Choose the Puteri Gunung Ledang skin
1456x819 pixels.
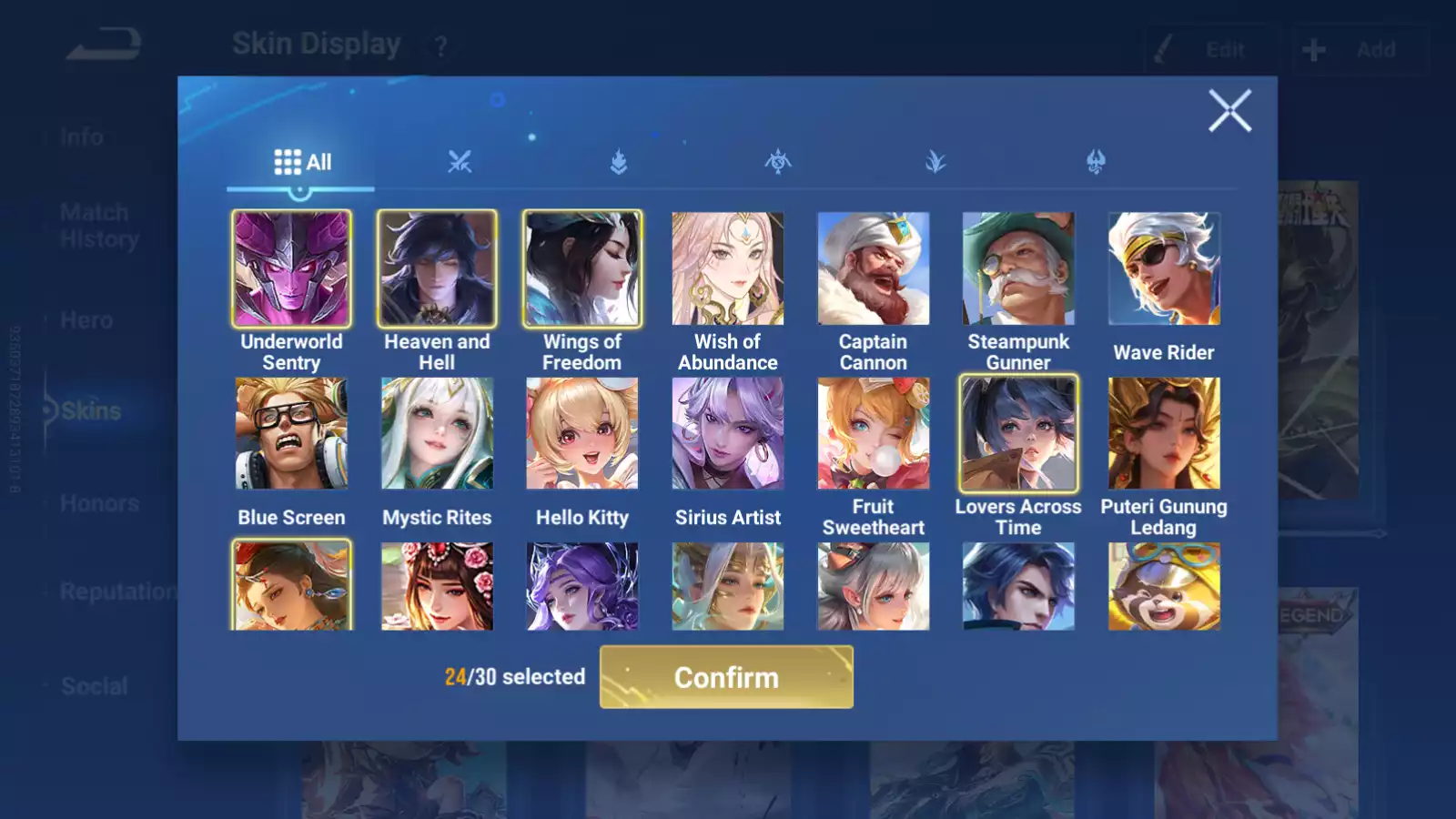pyautogui.click(x=1164, y=434)
